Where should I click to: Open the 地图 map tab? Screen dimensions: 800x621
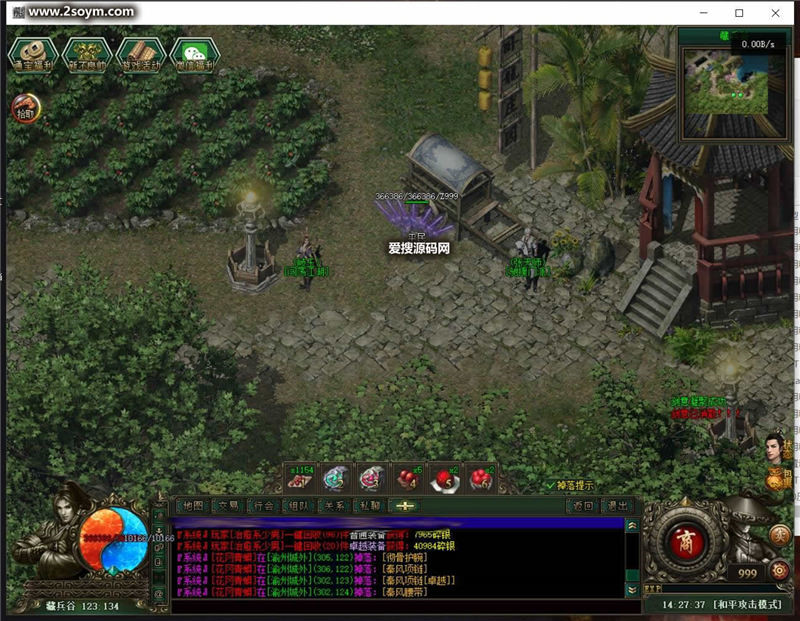click(x=193, y=506)
